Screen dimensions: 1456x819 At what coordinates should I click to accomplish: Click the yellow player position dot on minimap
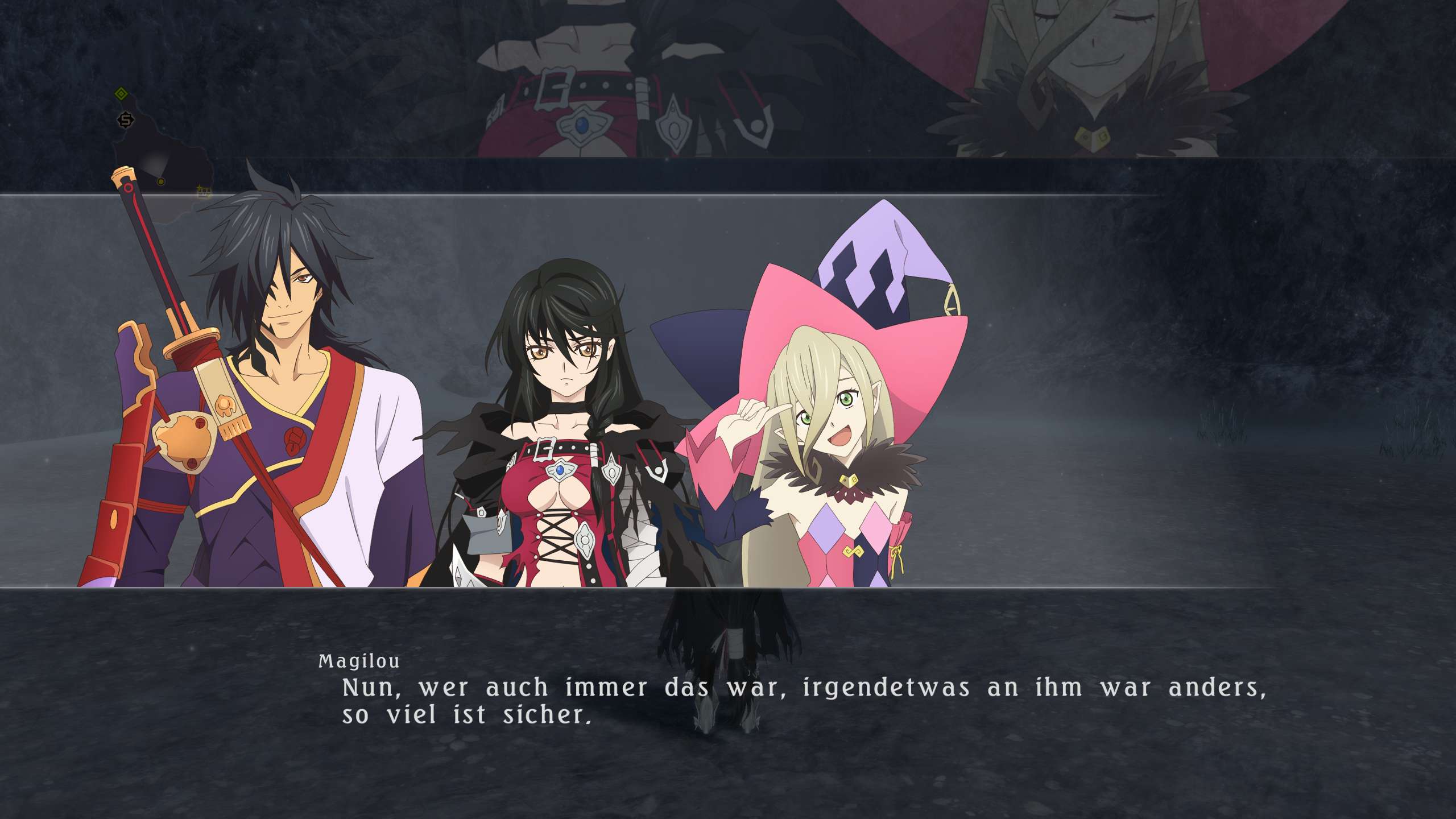161,182
